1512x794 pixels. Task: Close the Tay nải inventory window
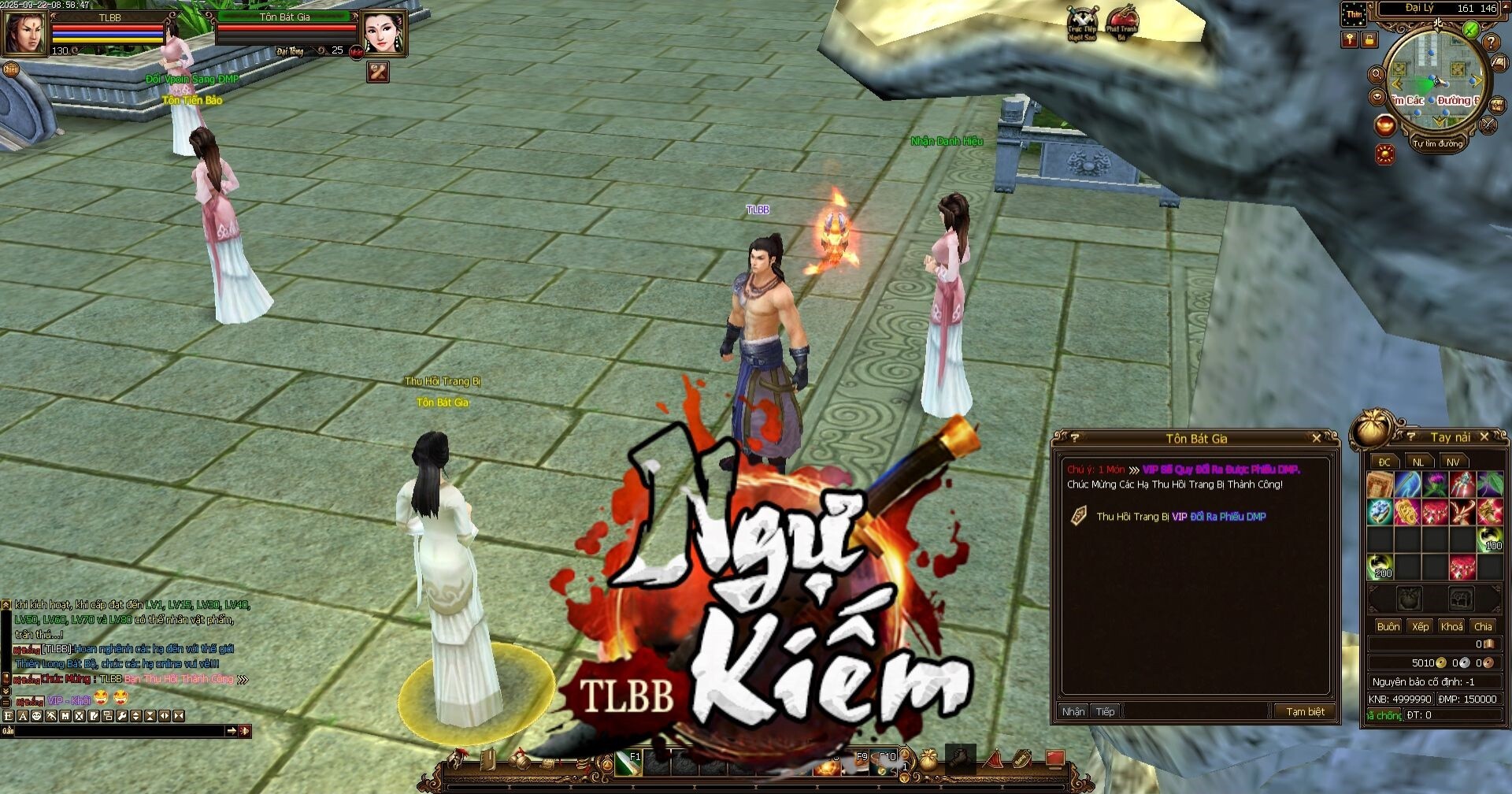pos(1484,436)
